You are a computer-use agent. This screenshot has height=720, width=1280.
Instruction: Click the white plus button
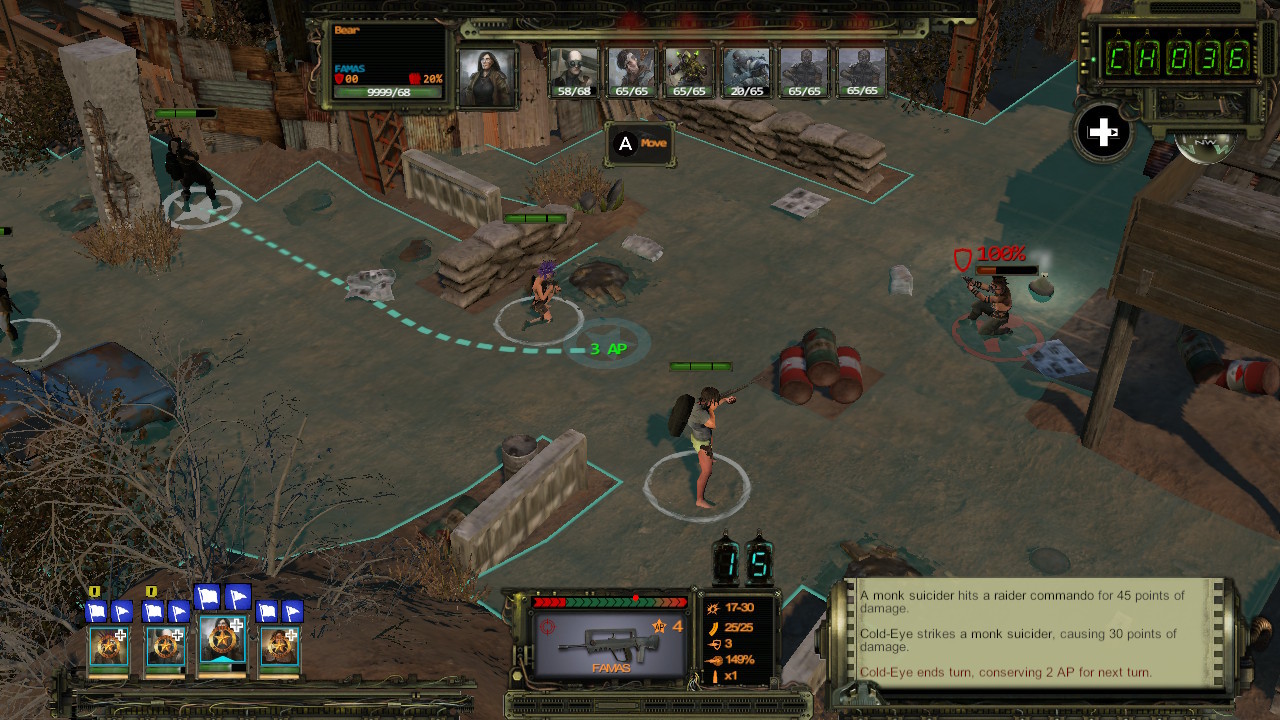[x=1102, y=133]
